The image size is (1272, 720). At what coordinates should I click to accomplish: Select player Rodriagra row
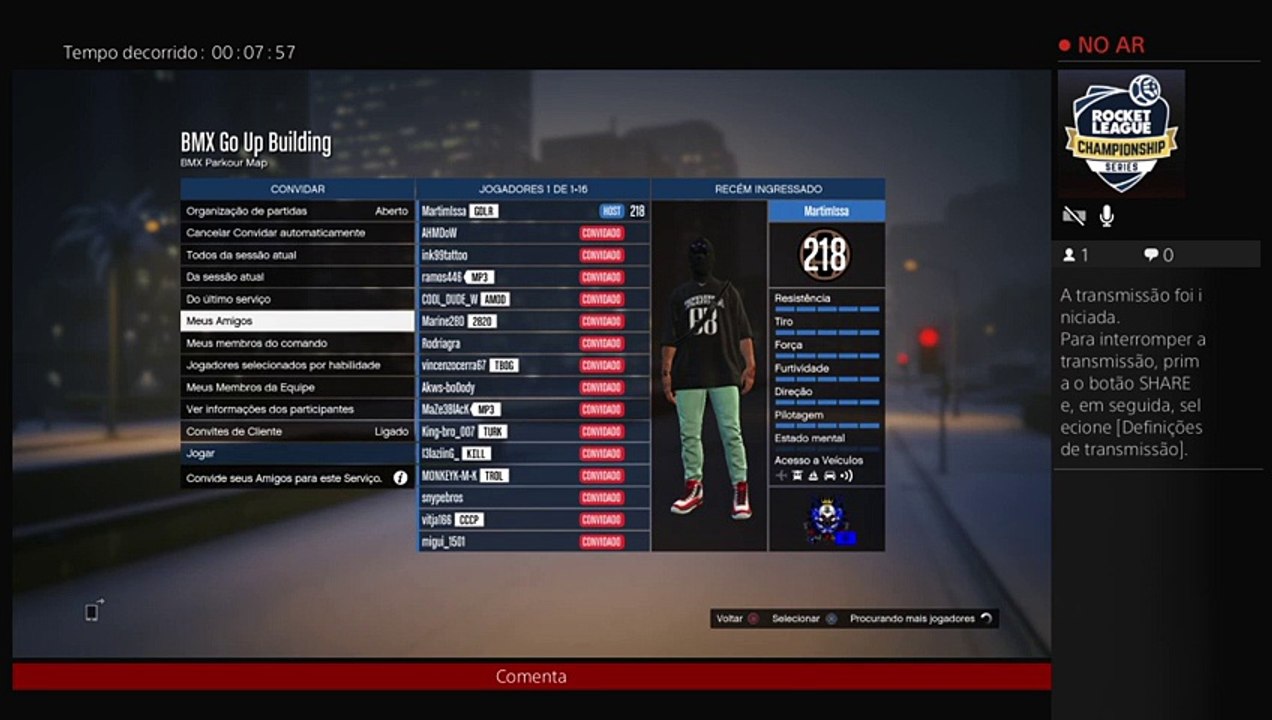(x=533, y=343)
